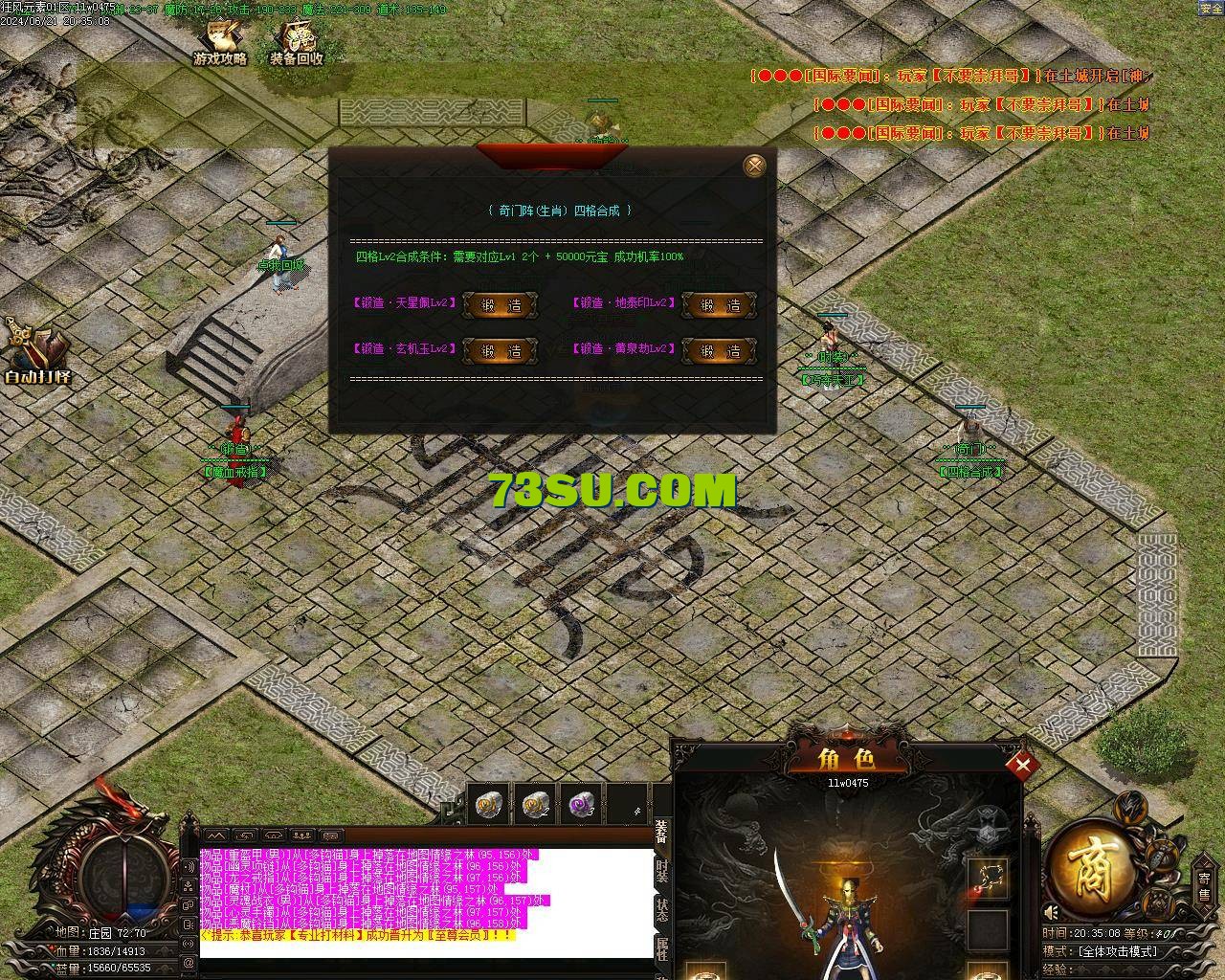The width and height of the screenshot is (1225, 980).
Task: Use the purple scroll in the hotbar
Action: coord(580,806)
